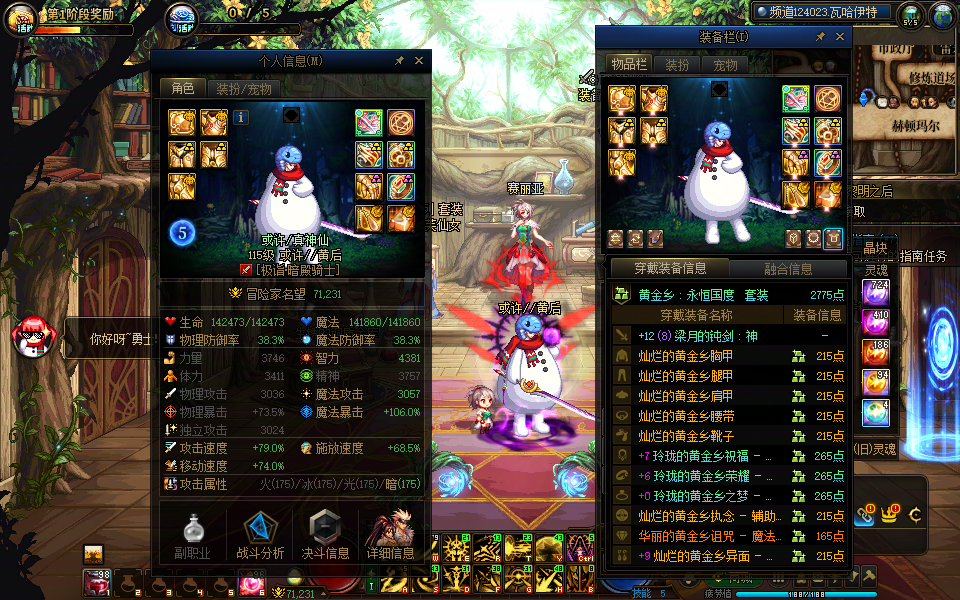Select the 穿戴装备信息 tab
This screenshot has width=960, height=600.
tap(671, 268)
